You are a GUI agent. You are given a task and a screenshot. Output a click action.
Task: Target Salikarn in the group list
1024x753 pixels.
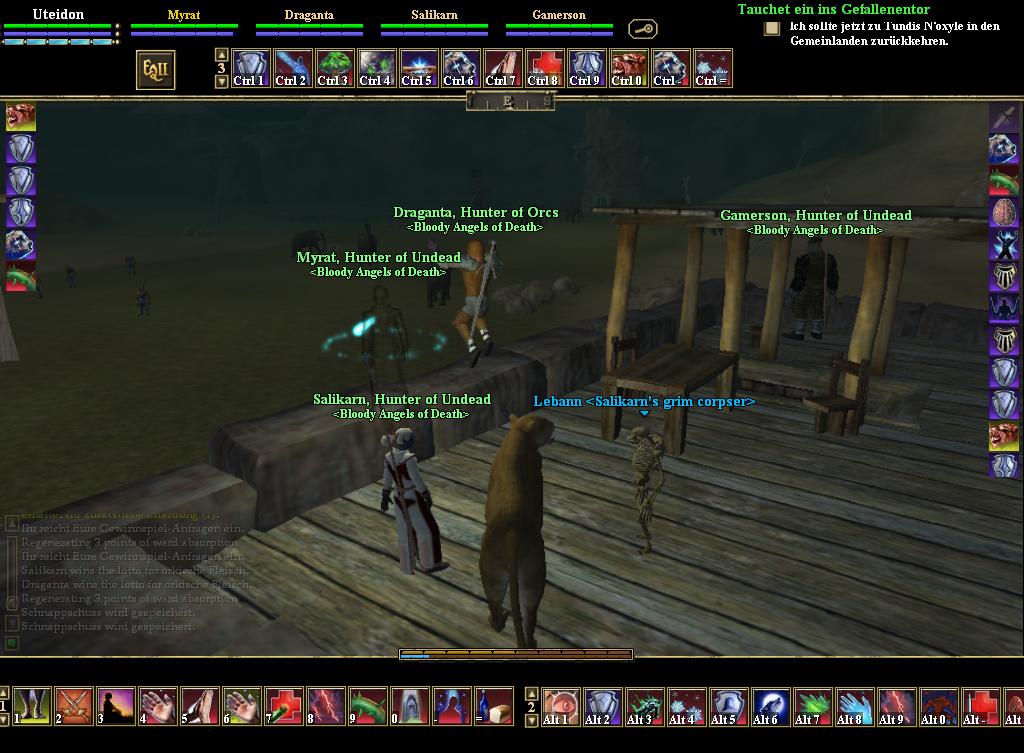tap(434, 15)
